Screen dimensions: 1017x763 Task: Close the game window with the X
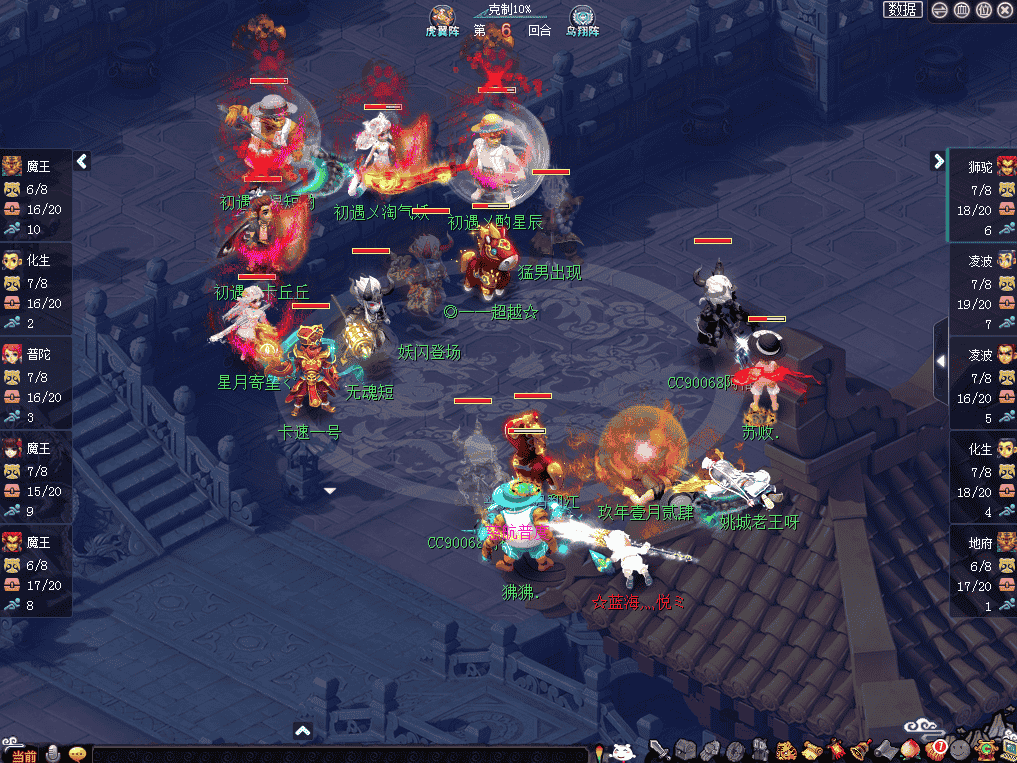(1005, 10)
